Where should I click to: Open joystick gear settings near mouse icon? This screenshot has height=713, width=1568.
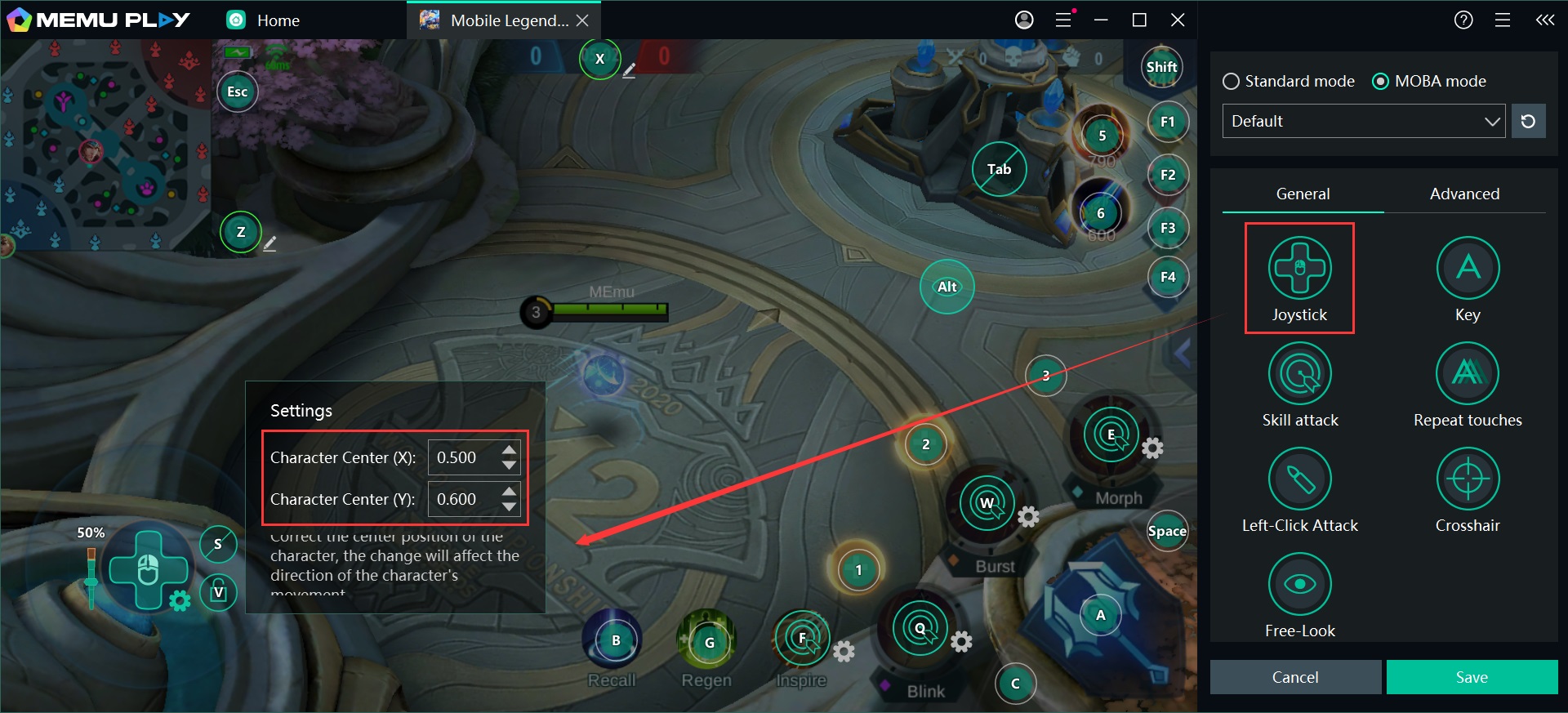[x=180, y=602]
